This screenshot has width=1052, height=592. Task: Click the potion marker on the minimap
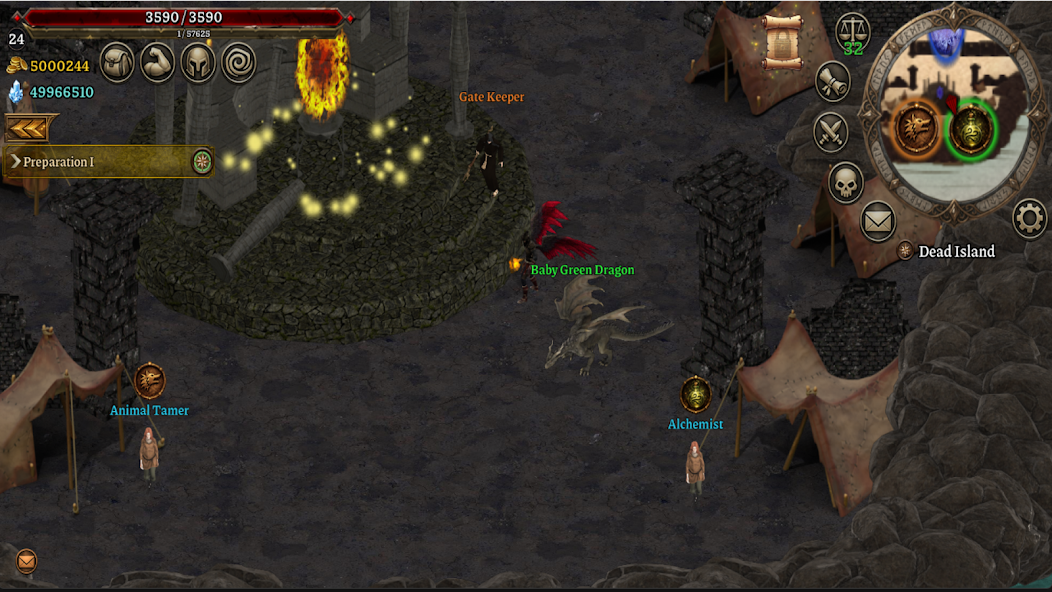click(970, 130)
